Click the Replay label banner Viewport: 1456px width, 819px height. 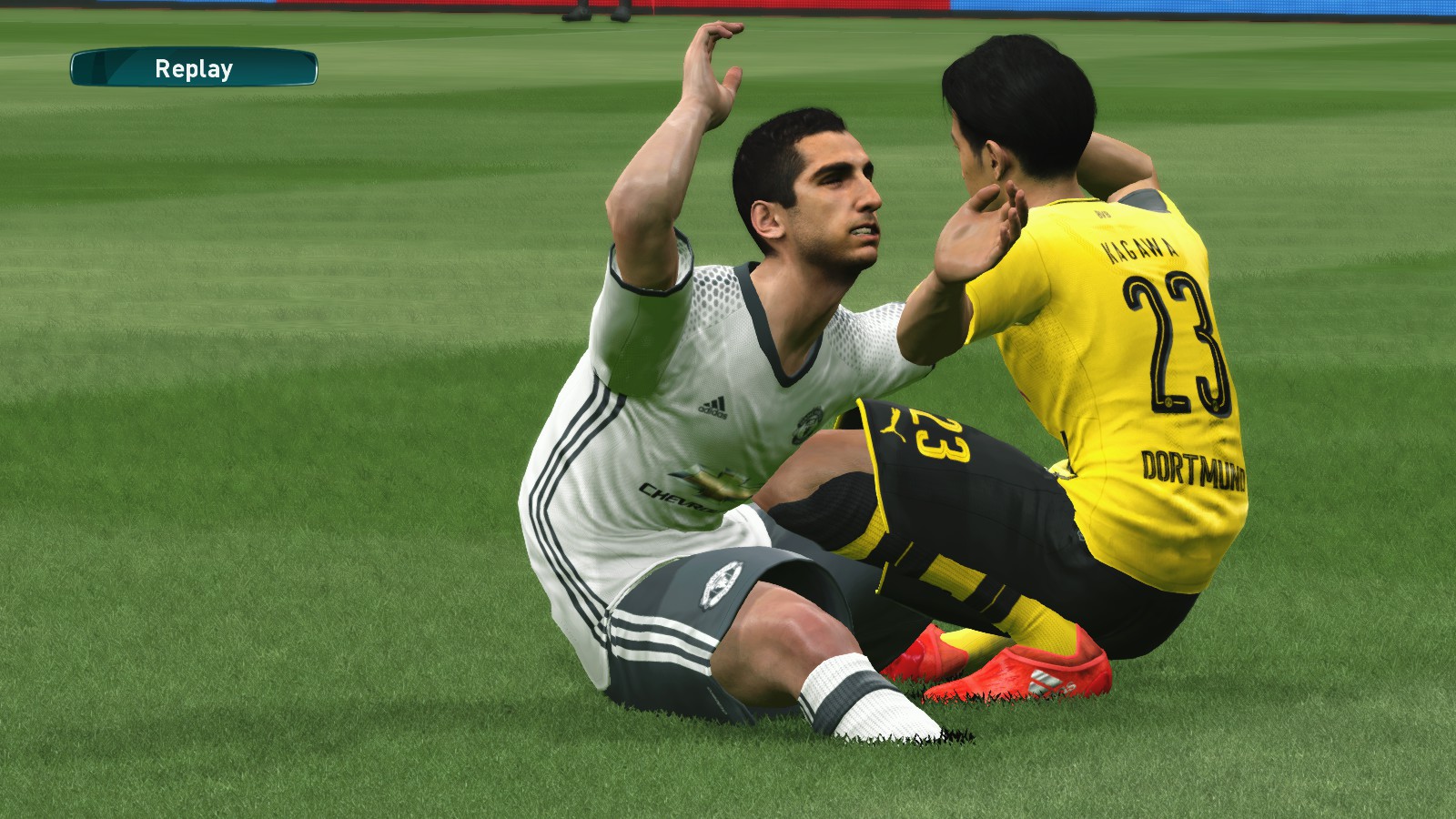tap(194, 68)
